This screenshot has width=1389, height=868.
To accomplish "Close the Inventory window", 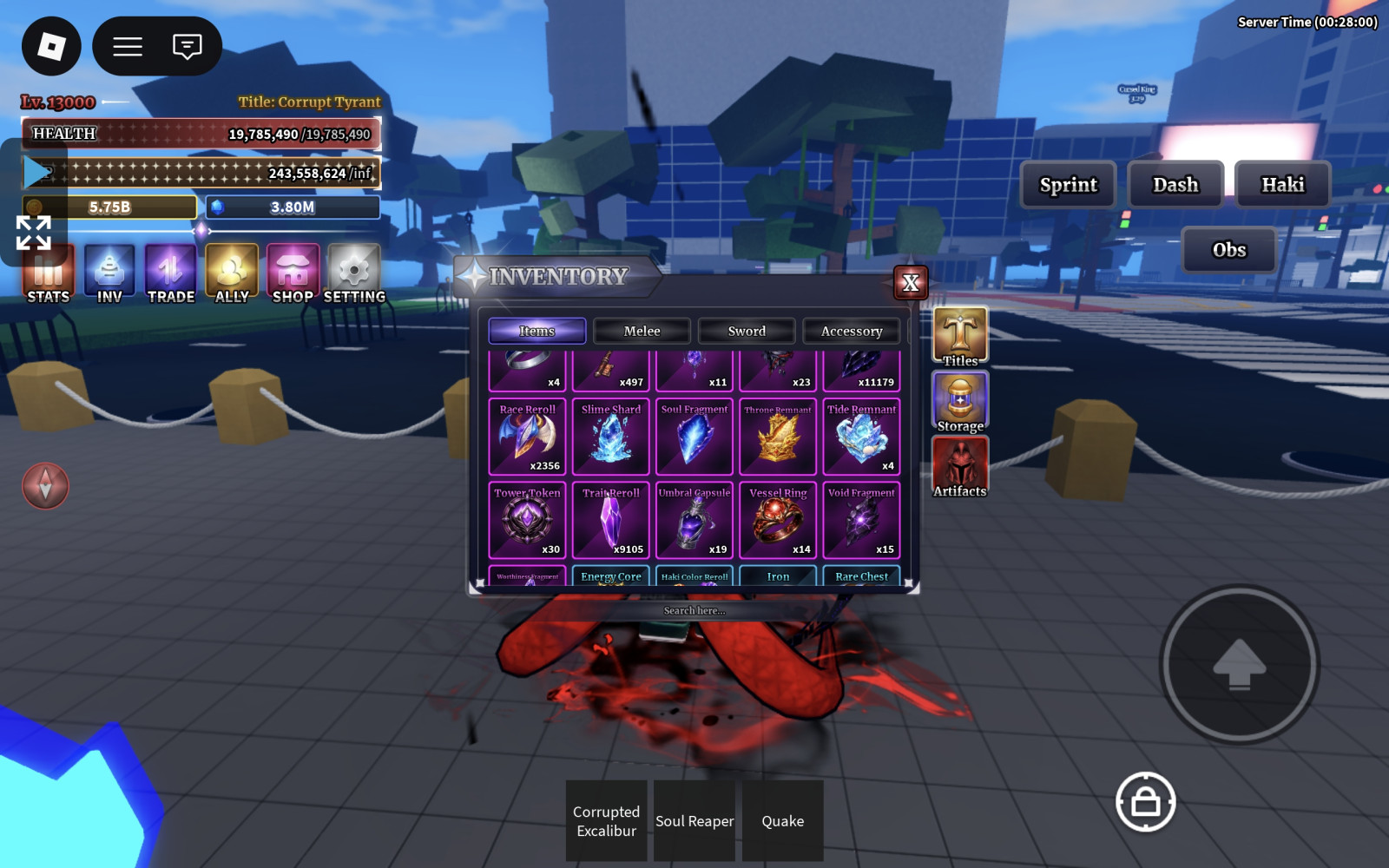I will pos(911,283).
